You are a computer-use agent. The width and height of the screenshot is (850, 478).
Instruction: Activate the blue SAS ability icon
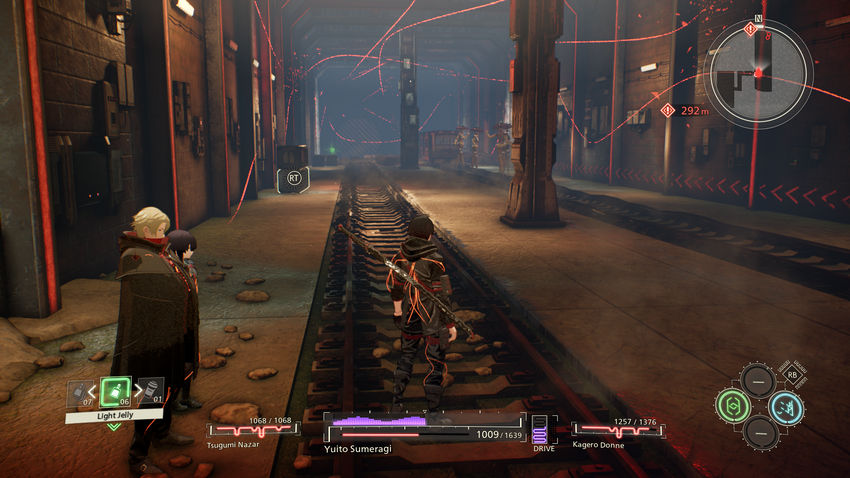pyautogui.click(x=785, y=407)
